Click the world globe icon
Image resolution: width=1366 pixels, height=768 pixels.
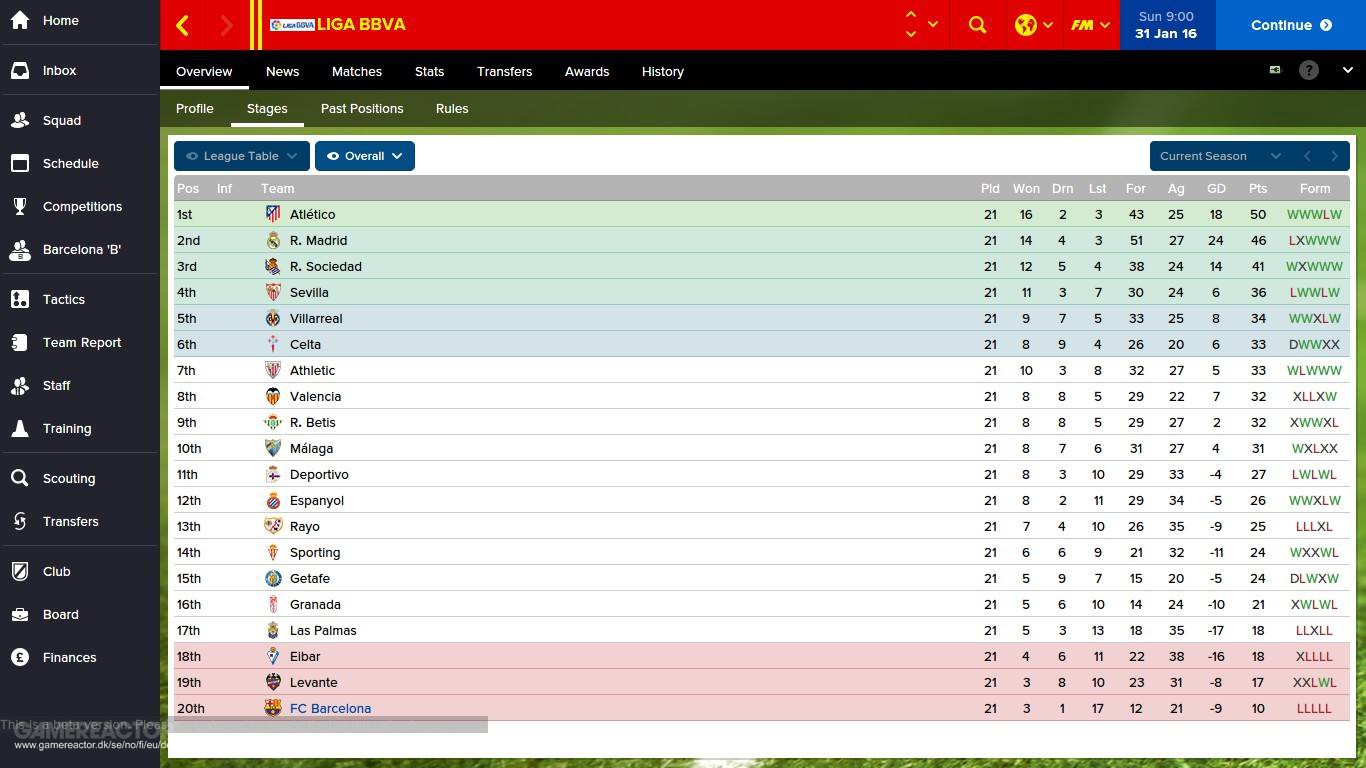(x=1027, y=25)
